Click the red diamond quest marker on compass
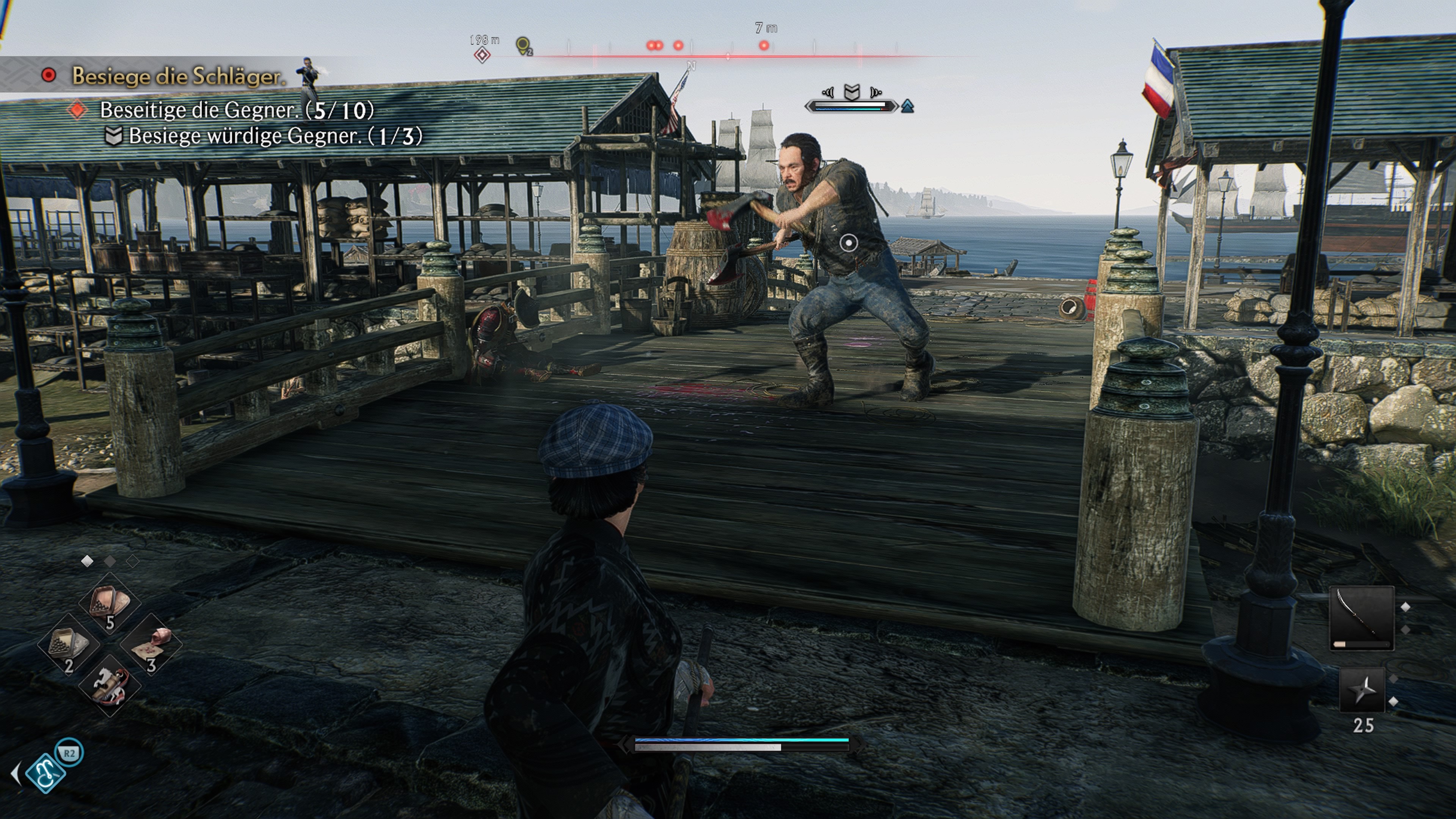The height and width of the screenshot is (819, 1456). point(482,55)
